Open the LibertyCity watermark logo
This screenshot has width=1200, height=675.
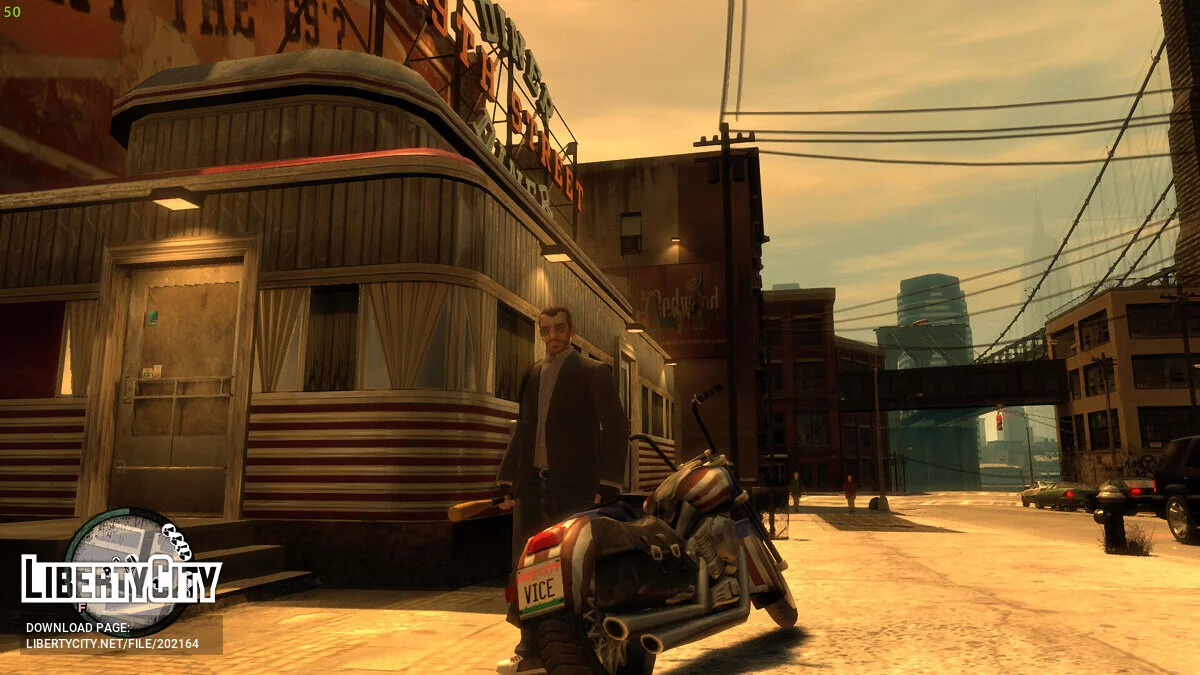tap(121, 581)
